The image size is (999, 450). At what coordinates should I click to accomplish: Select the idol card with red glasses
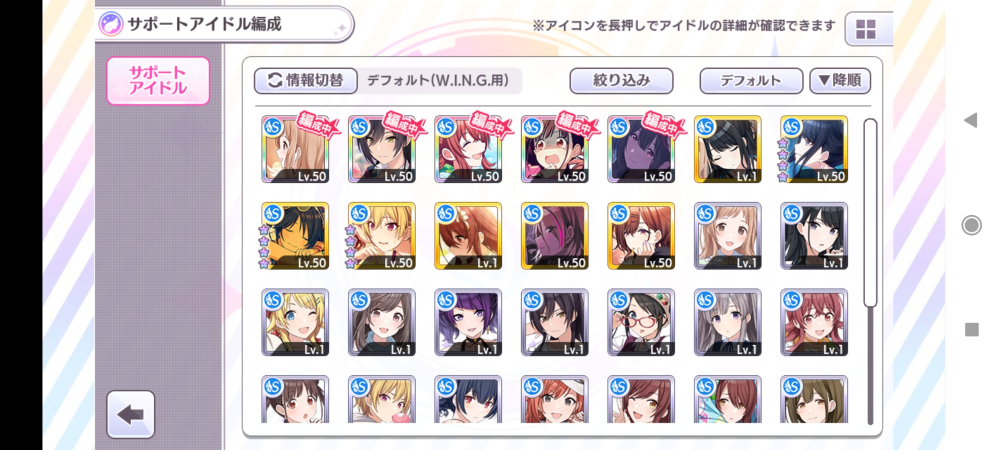(x=641, y=323)
